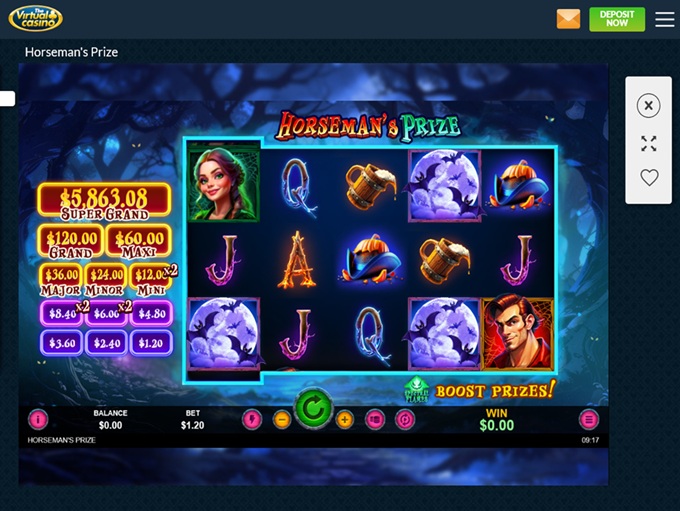
Task: Increase the bet with the plus button
Action: (x=345, y=420)
